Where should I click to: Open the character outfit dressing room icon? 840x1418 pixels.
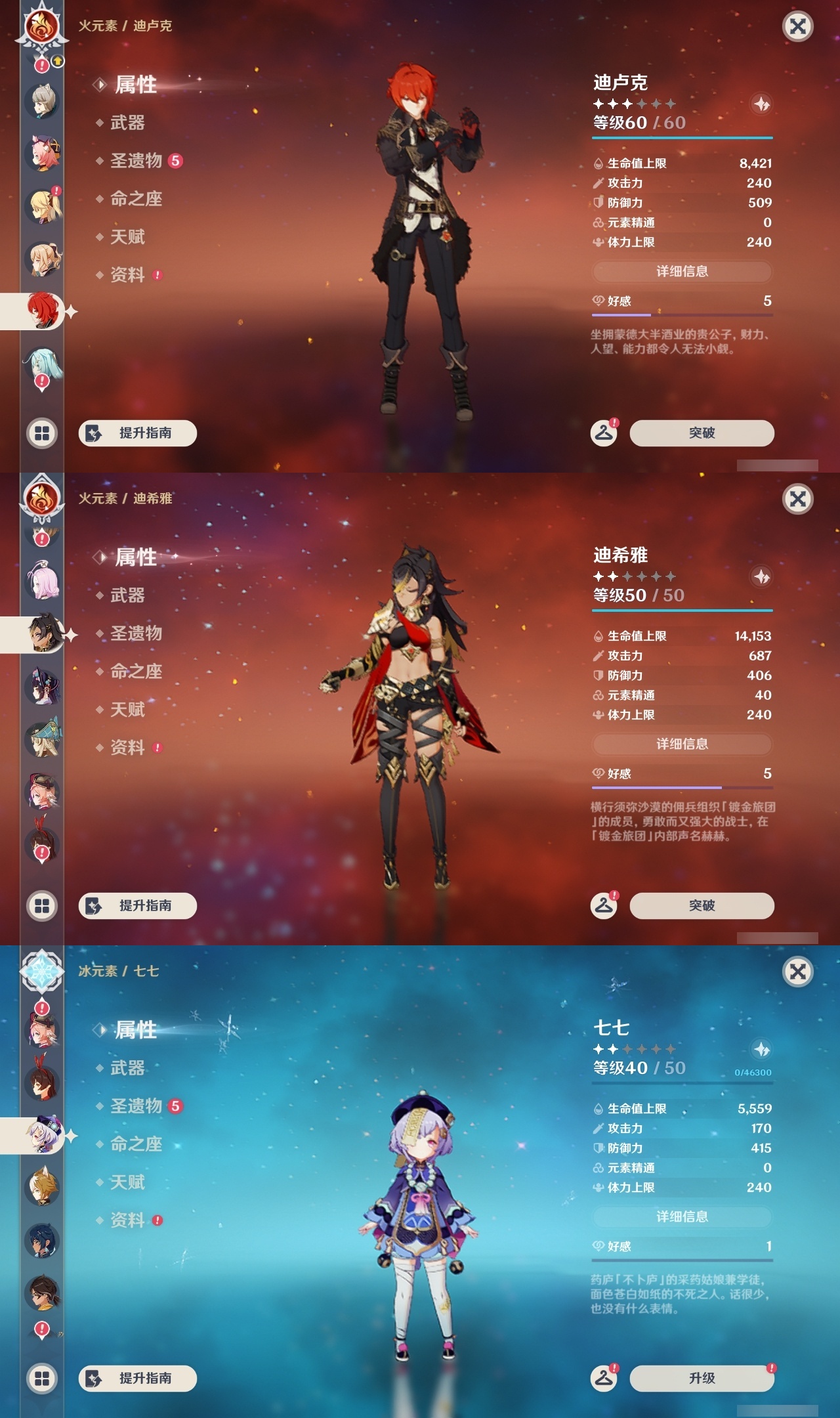(605, 432)
